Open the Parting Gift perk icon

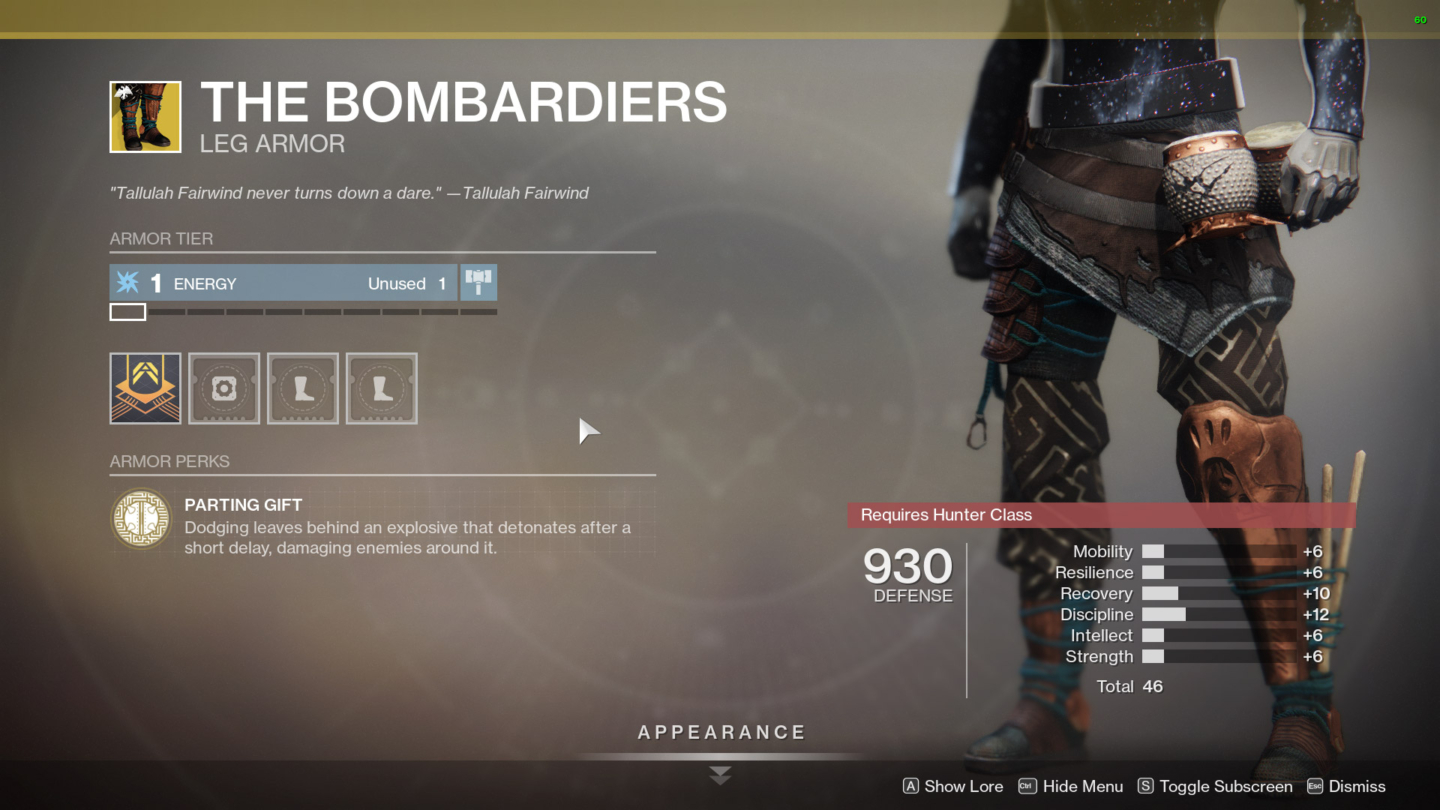pyautogui.click(x=141, y=520)
